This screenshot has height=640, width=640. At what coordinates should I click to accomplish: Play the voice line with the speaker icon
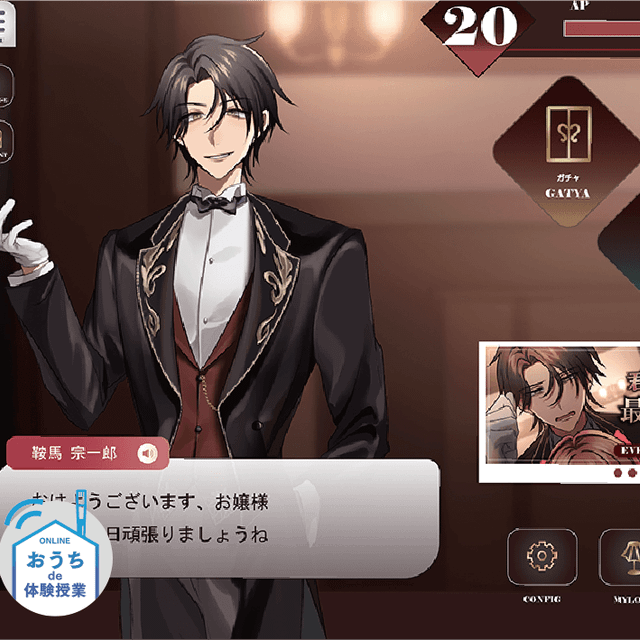pos(149,454)
